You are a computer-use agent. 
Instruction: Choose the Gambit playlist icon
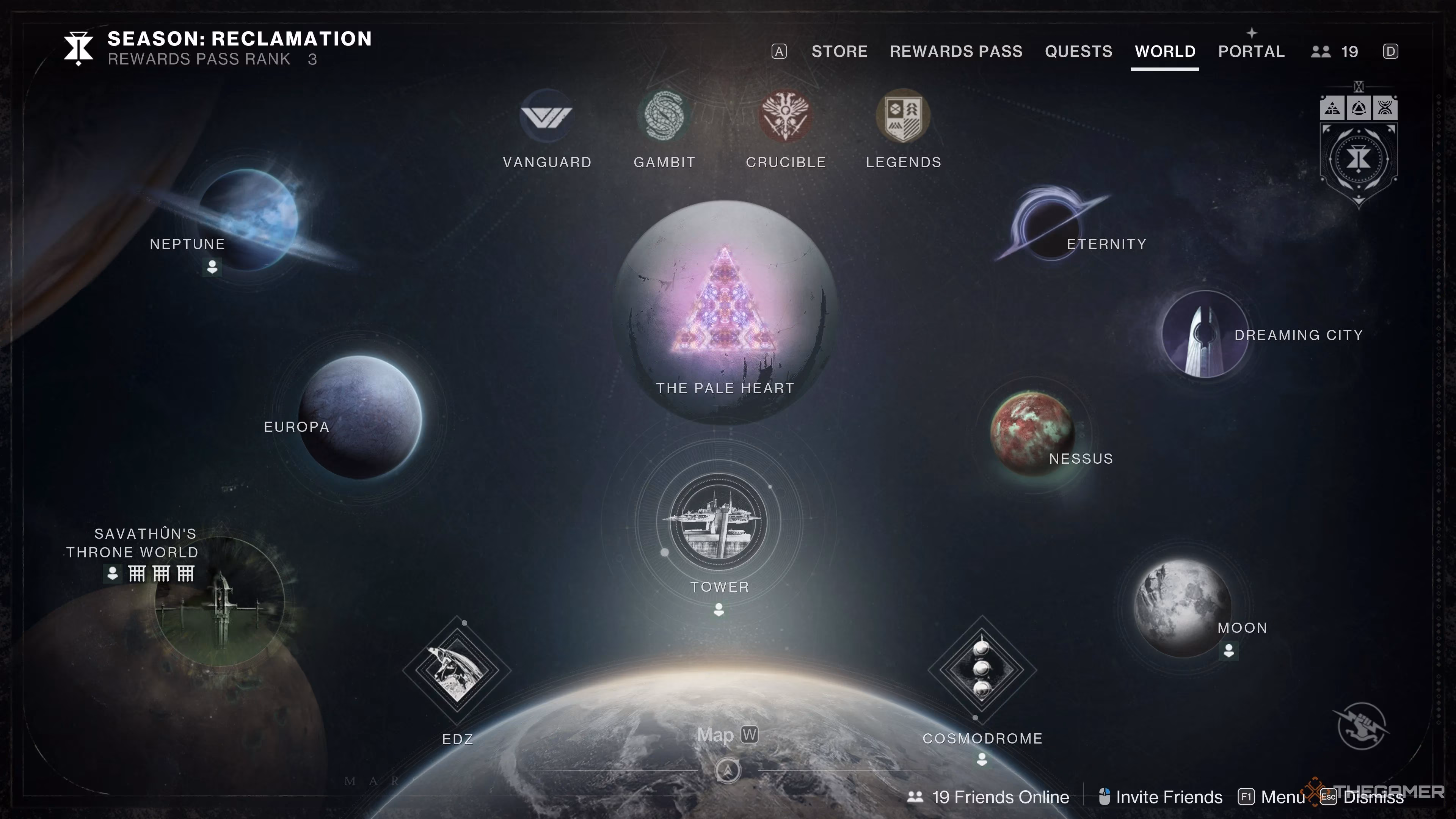coord(664,116)
